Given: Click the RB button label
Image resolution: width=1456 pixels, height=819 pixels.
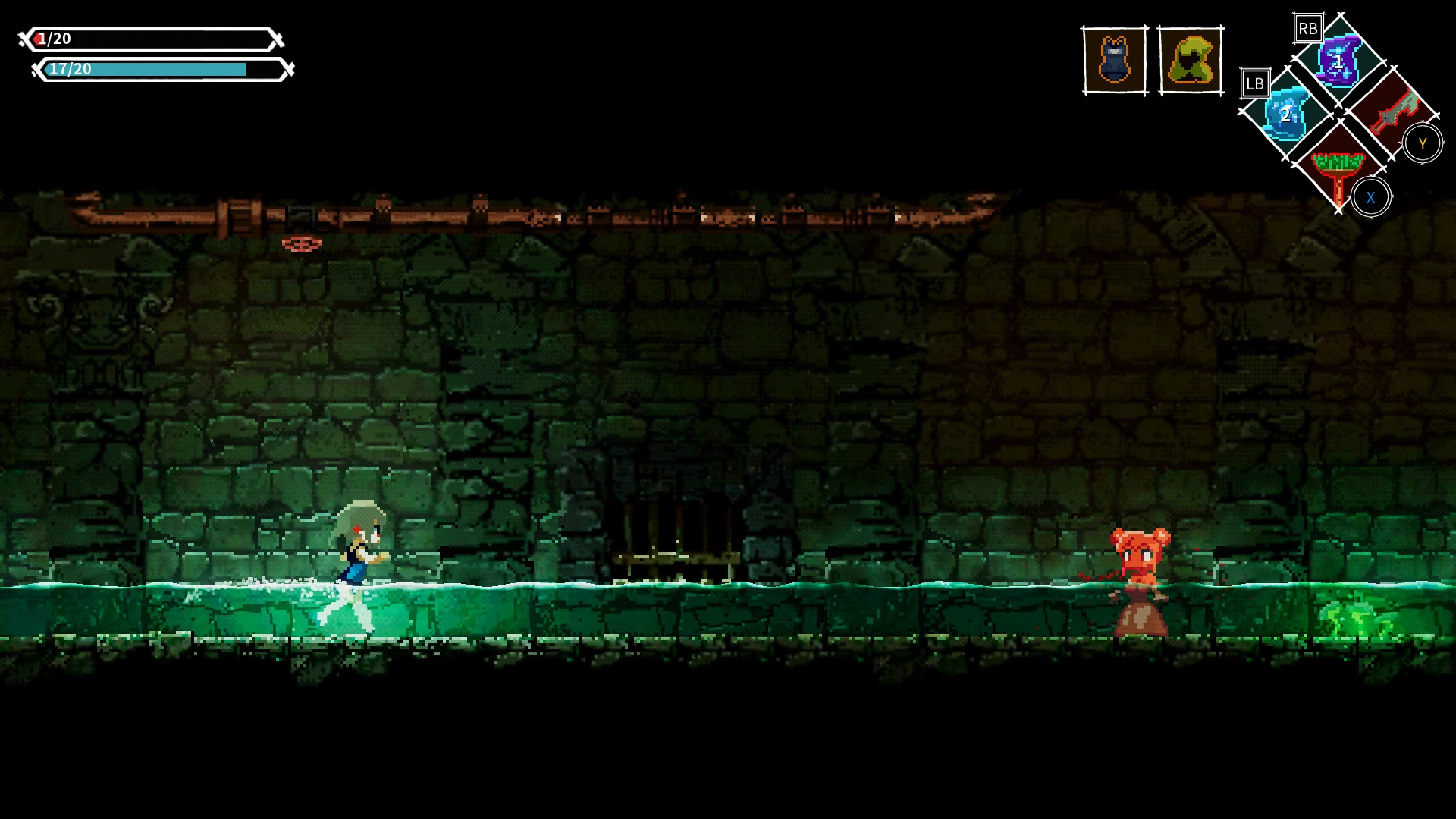Looking at the screenshot, I should click(x=1306, y=28).
